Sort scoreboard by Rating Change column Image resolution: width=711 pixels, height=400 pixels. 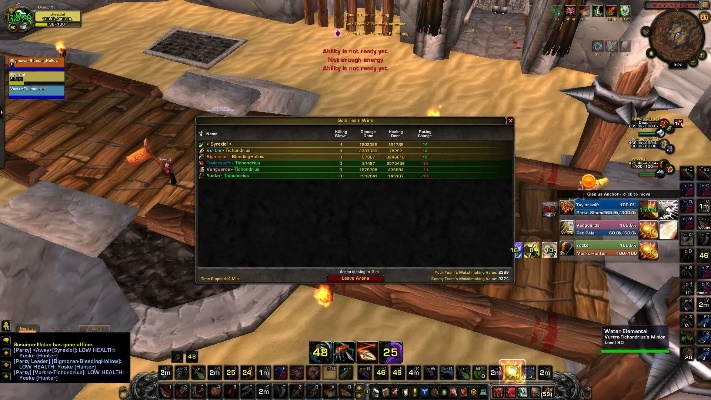tap(425, 132)
